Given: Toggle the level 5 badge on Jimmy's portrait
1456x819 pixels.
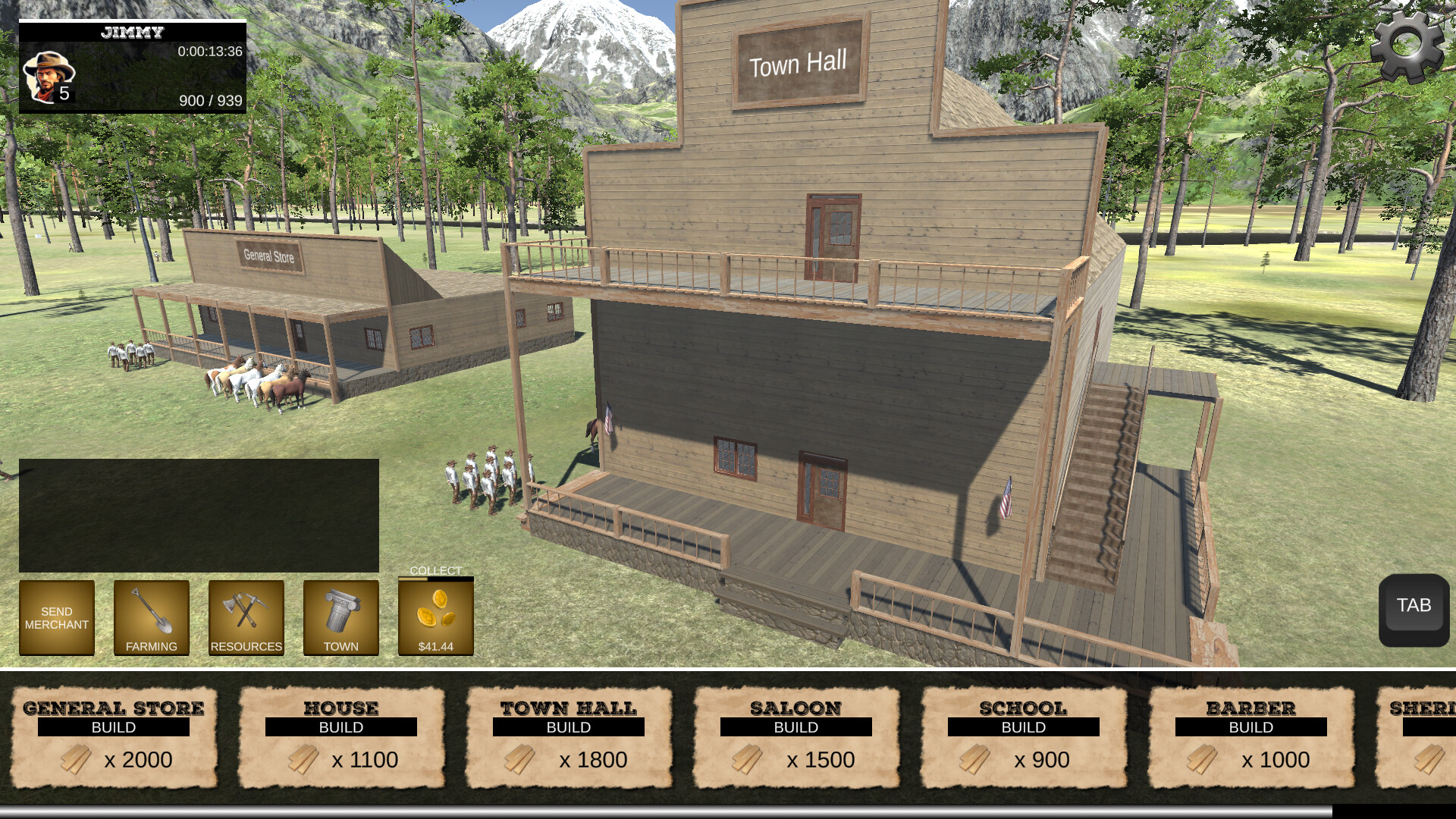Looking at the screenshot, I should 65,94.
